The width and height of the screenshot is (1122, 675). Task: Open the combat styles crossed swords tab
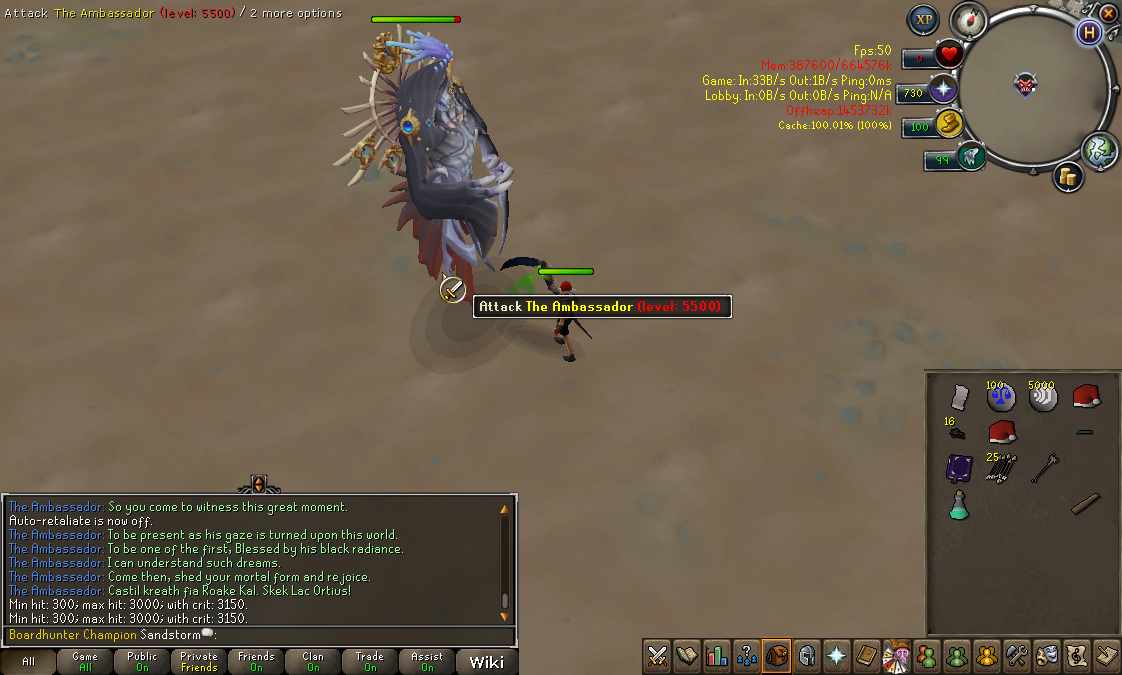tap(657, 656)
